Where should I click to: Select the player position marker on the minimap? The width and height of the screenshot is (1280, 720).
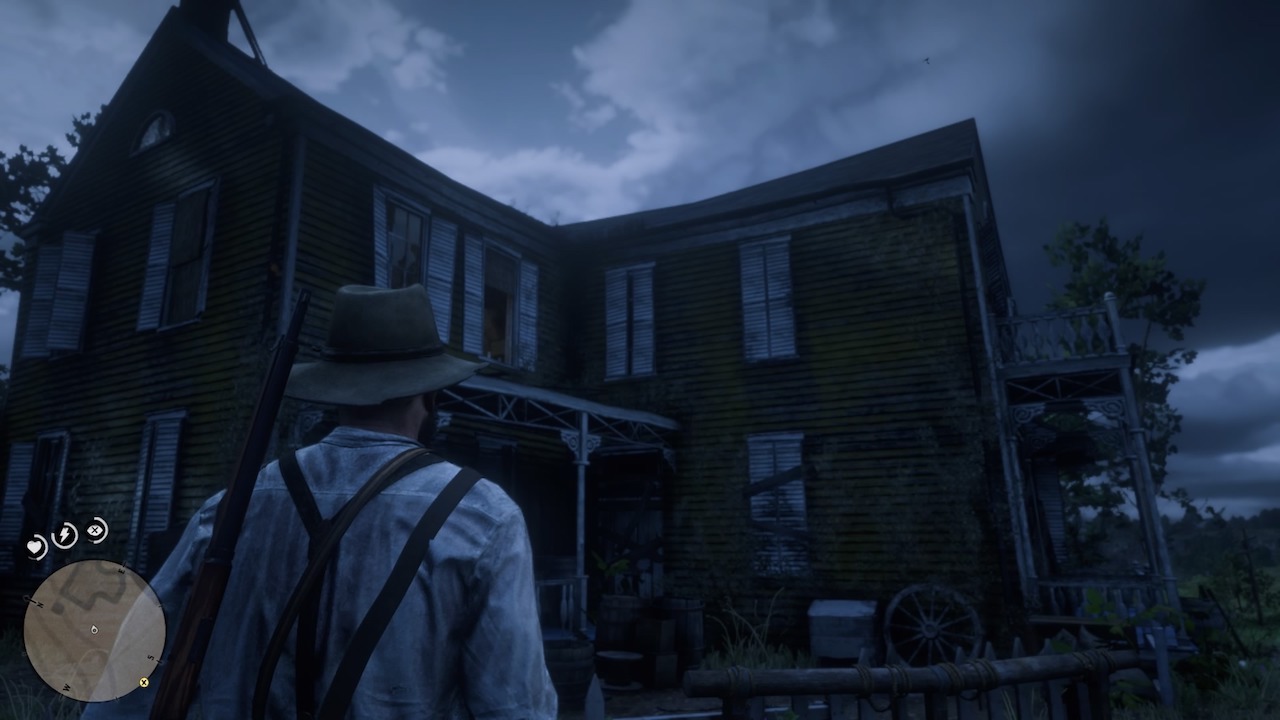click(93, 630)
